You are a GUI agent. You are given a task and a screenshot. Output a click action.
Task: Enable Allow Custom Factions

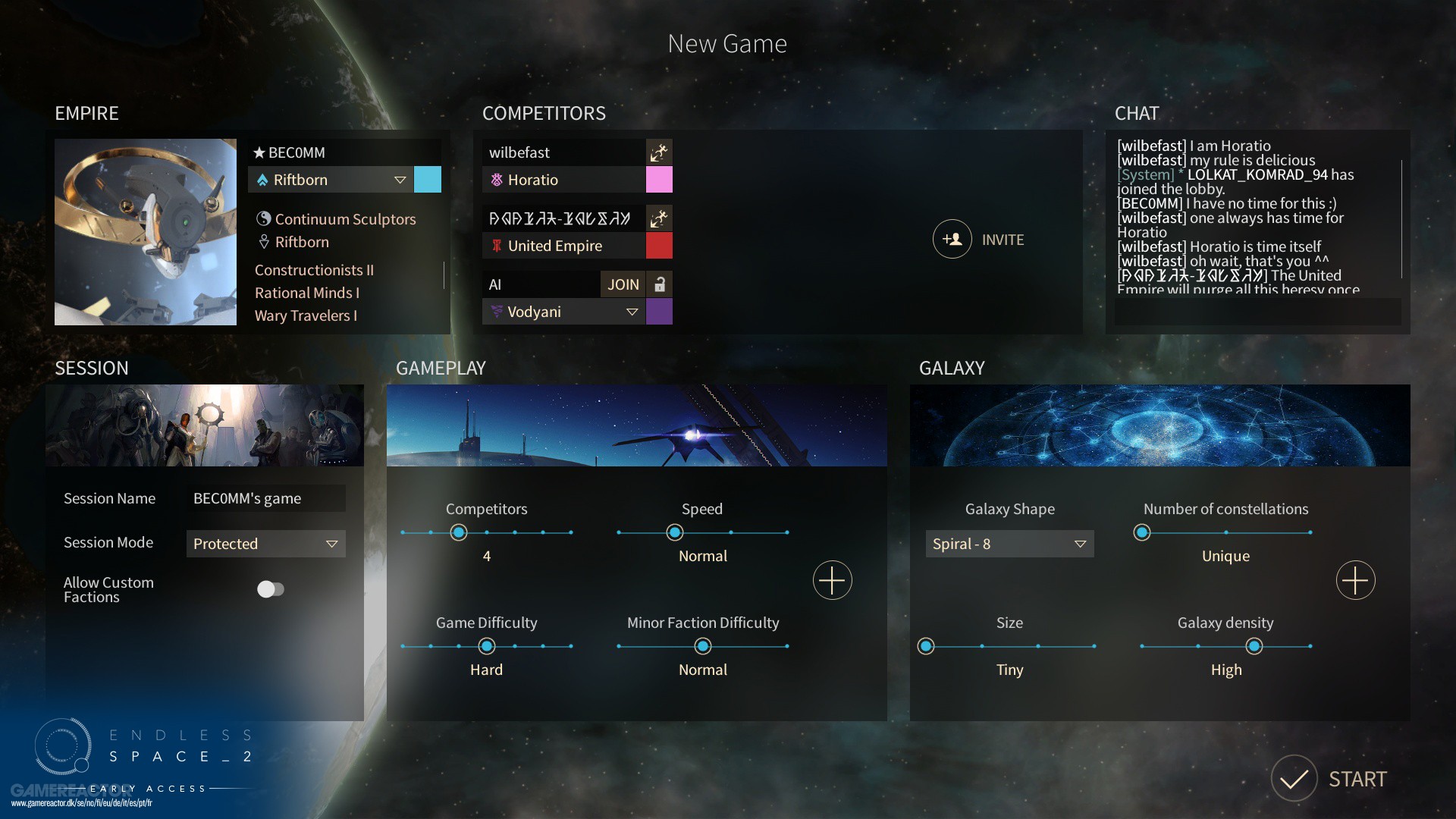(271, 588)
